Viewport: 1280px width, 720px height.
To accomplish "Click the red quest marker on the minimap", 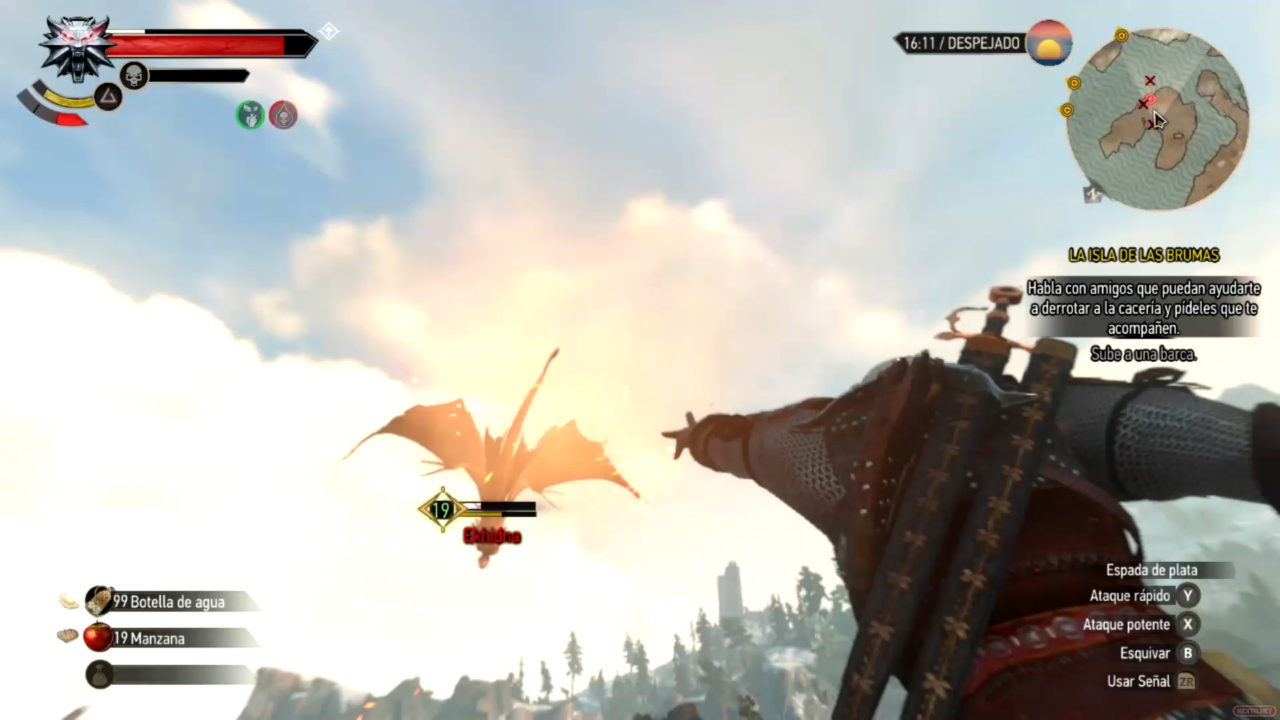I will [x=1151, y=99].
